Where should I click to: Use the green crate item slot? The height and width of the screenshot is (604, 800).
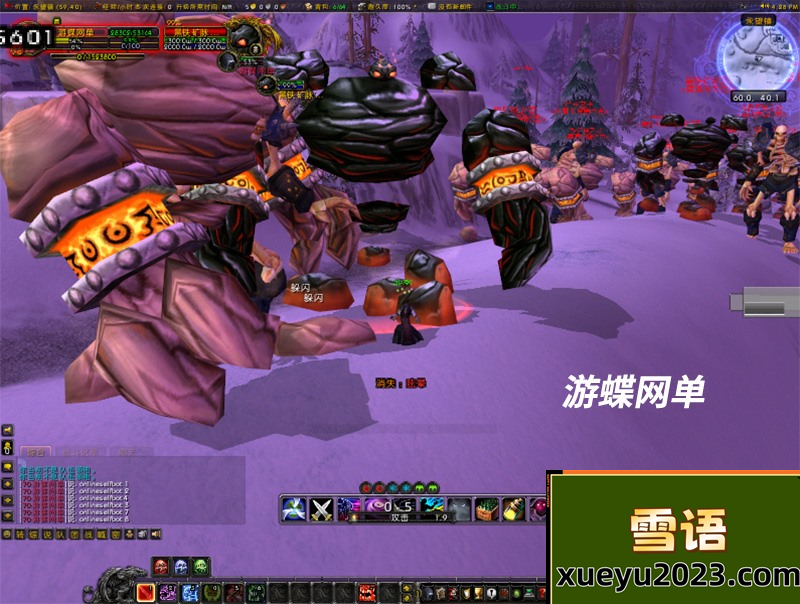click(x=486, y=509)
